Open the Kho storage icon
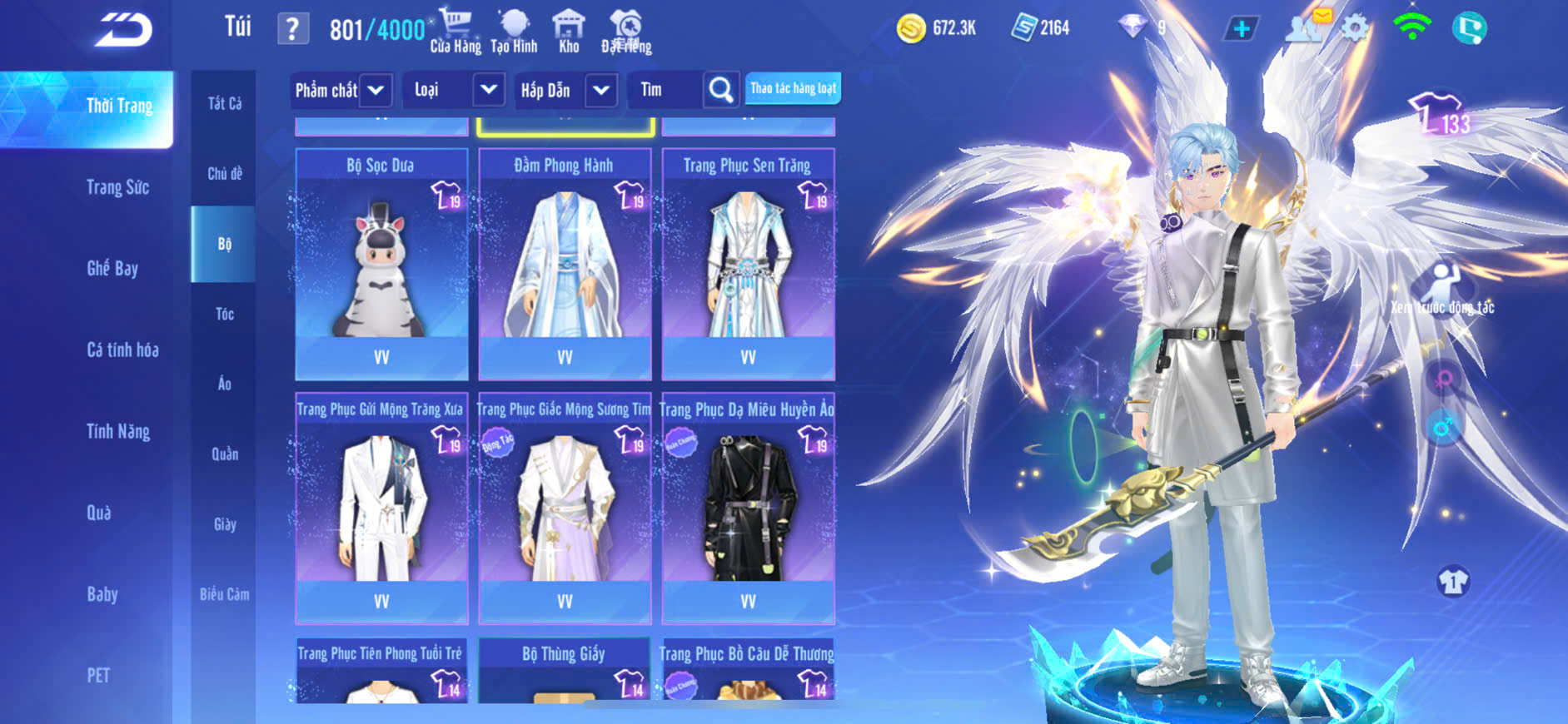Viewport: 1568px width, 724px height. point(569,31)
